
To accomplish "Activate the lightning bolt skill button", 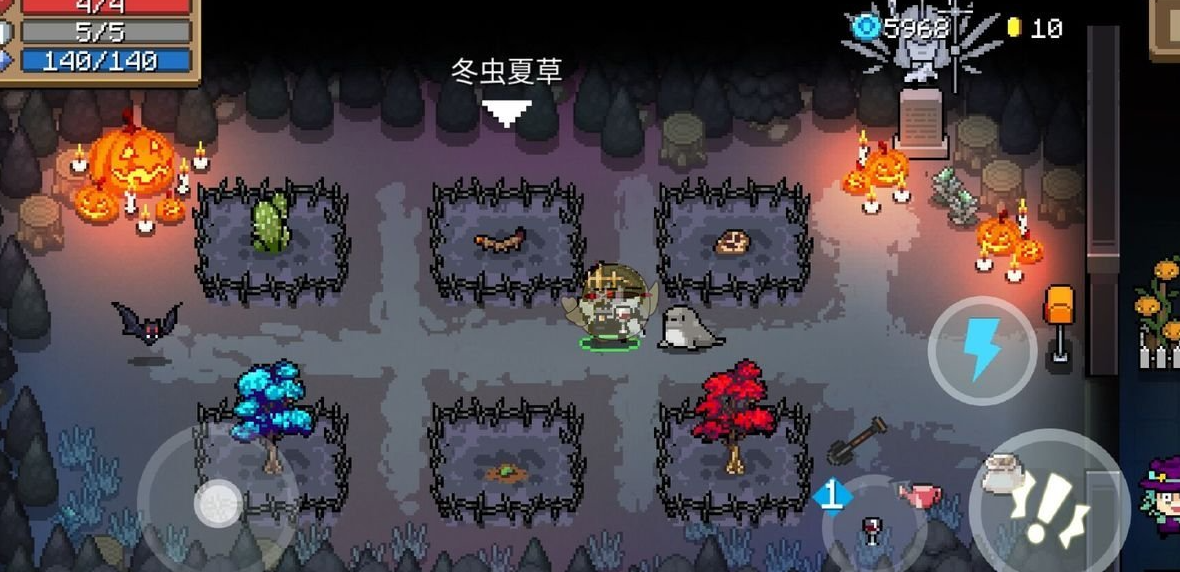I will pyautogui.click(x=981, y=350).
